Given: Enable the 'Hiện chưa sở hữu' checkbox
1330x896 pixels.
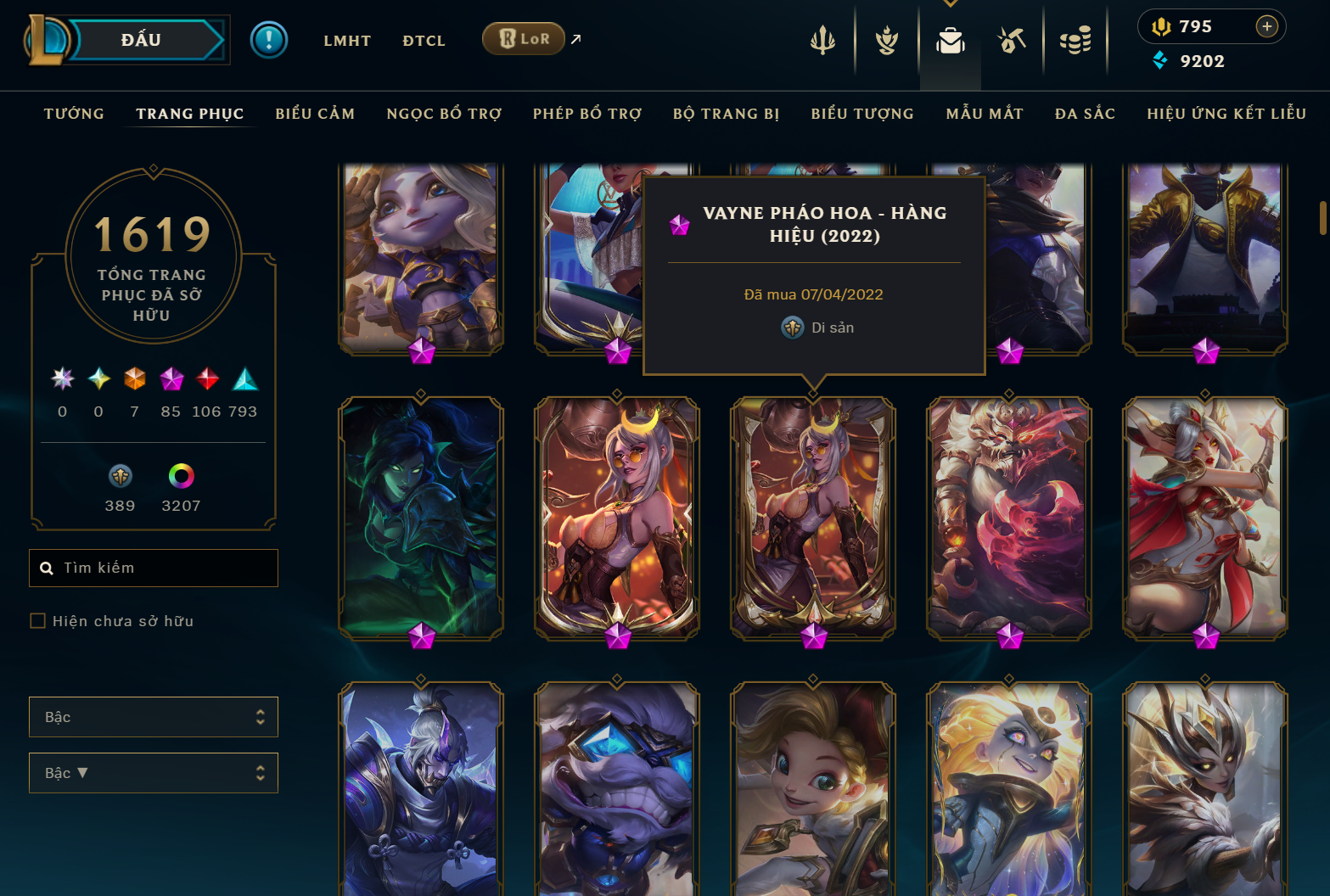Looking at the screenshot, I should [37, 620].
